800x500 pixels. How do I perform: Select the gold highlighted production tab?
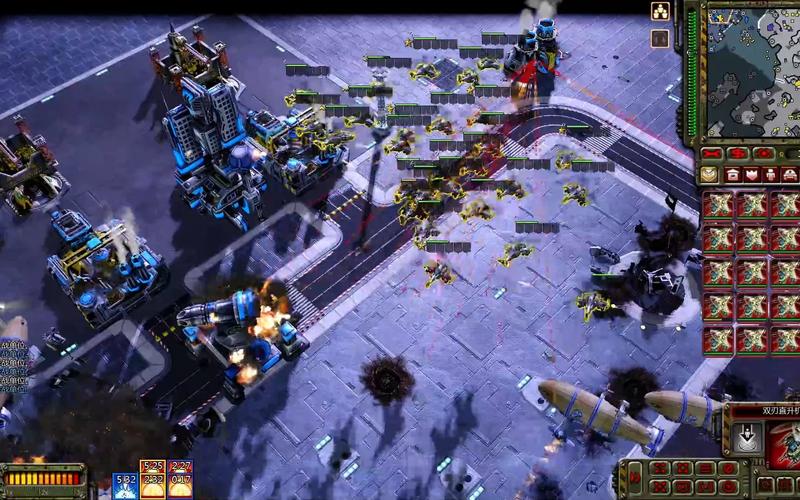[x=710, y=175]
